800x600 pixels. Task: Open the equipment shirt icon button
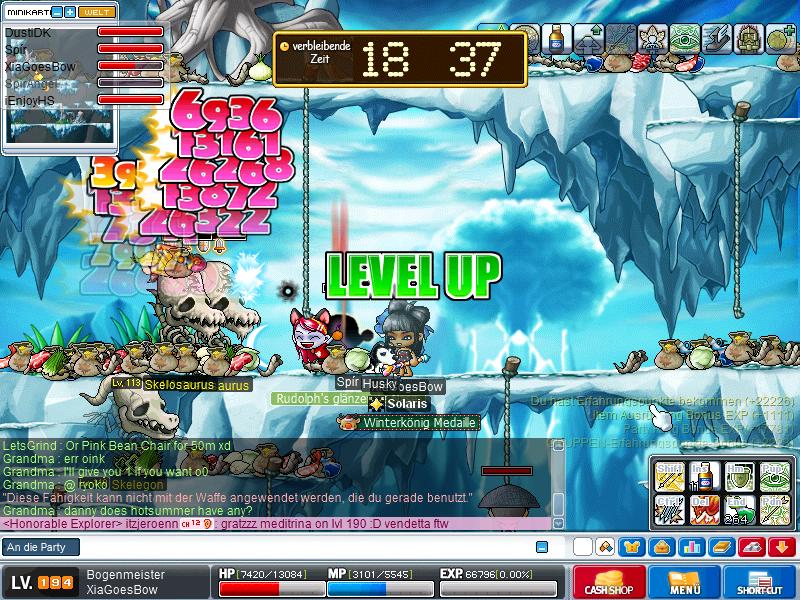click(632, 547)
